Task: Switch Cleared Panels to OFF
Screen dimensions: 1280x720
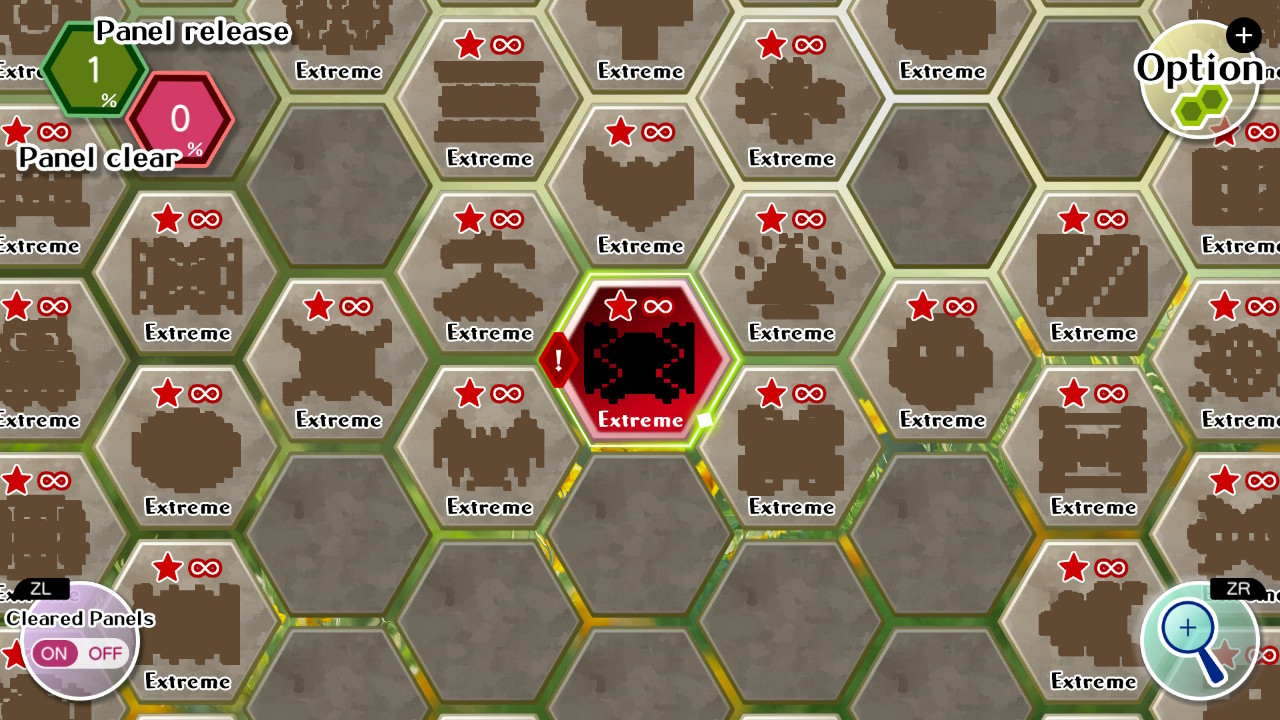Action: pos(104,653)
